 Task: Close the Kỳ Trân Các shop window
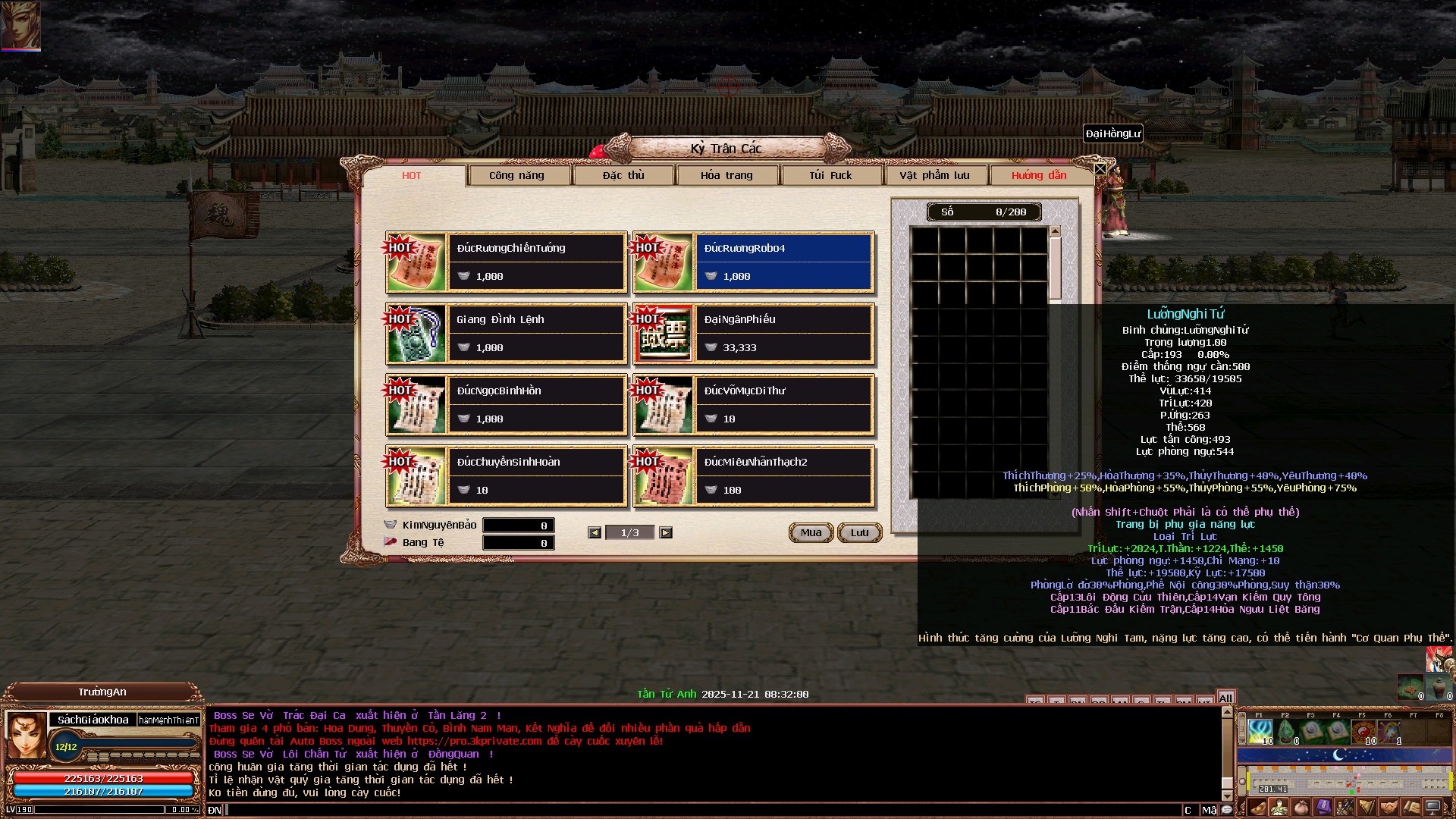[1100, 168]
